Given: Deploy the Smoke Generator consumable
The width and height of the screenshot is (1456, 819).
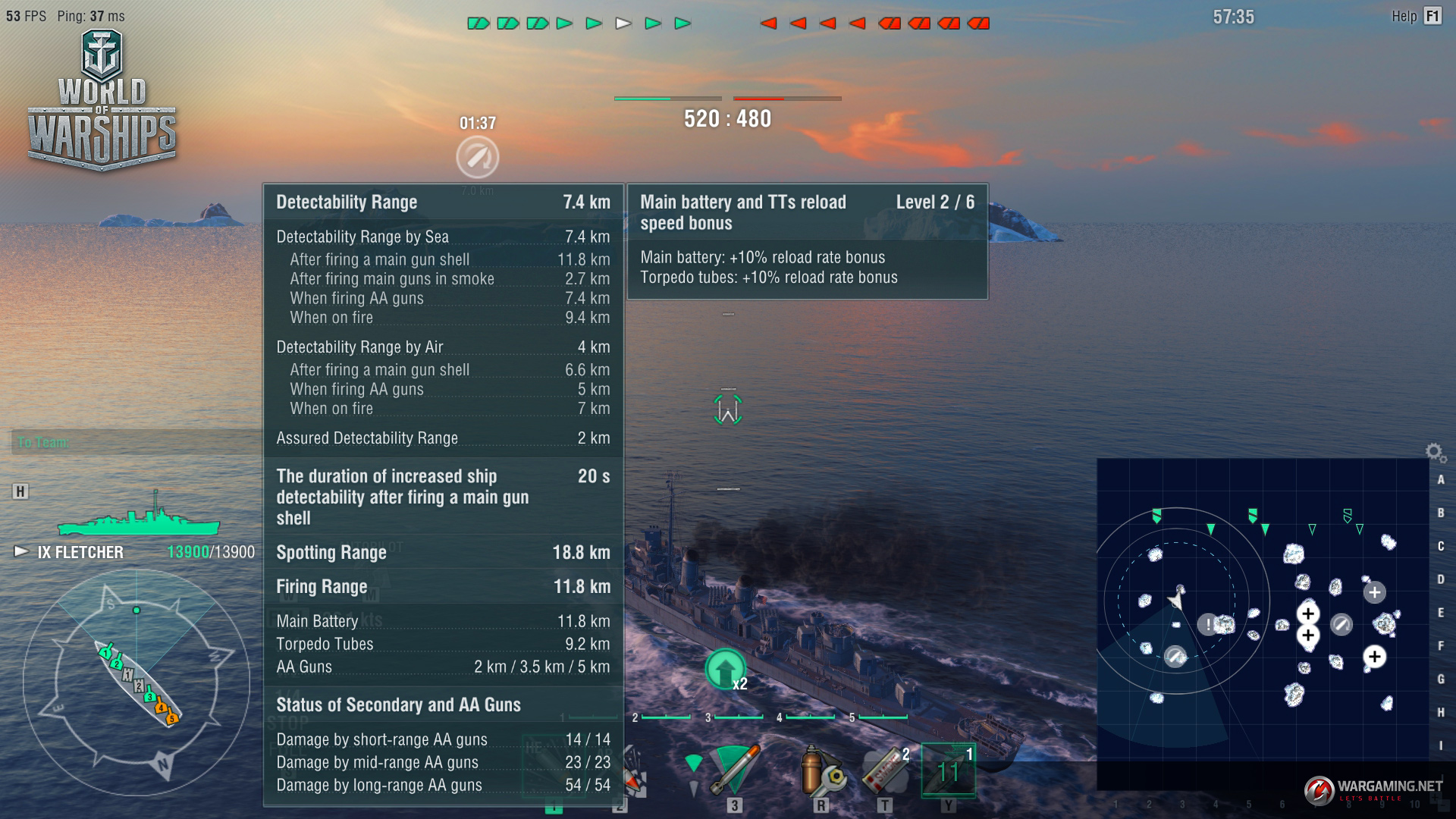Looking at the screenshot, I should coord(886,770).
